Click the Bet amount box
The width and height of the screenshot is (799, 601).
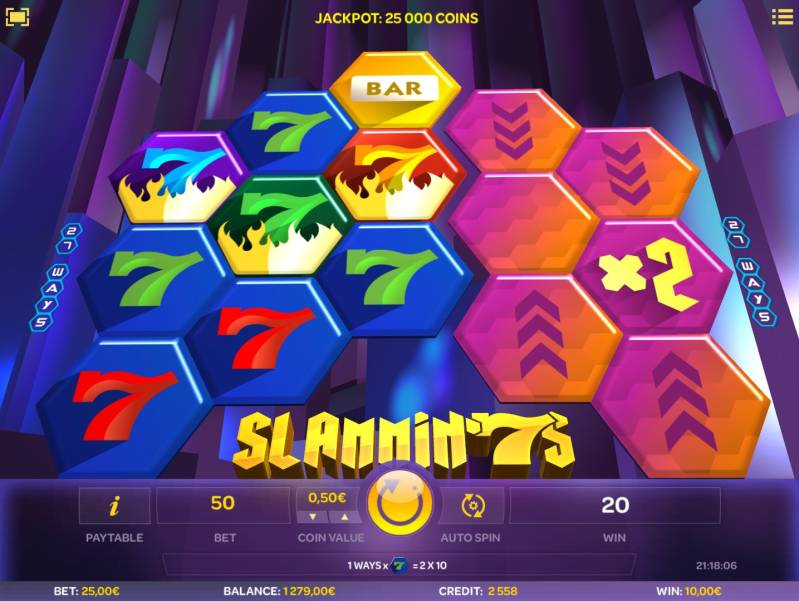(223, 505)
